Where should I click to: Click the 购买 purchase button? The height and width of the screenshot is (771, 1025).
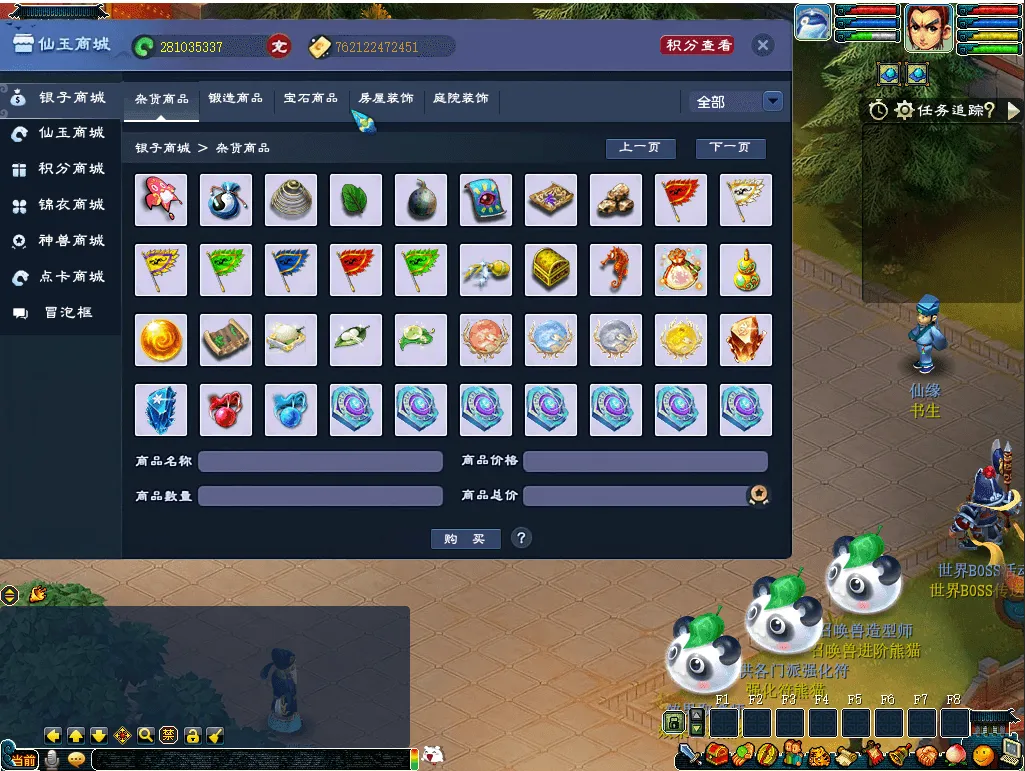[x=465, y=539]
